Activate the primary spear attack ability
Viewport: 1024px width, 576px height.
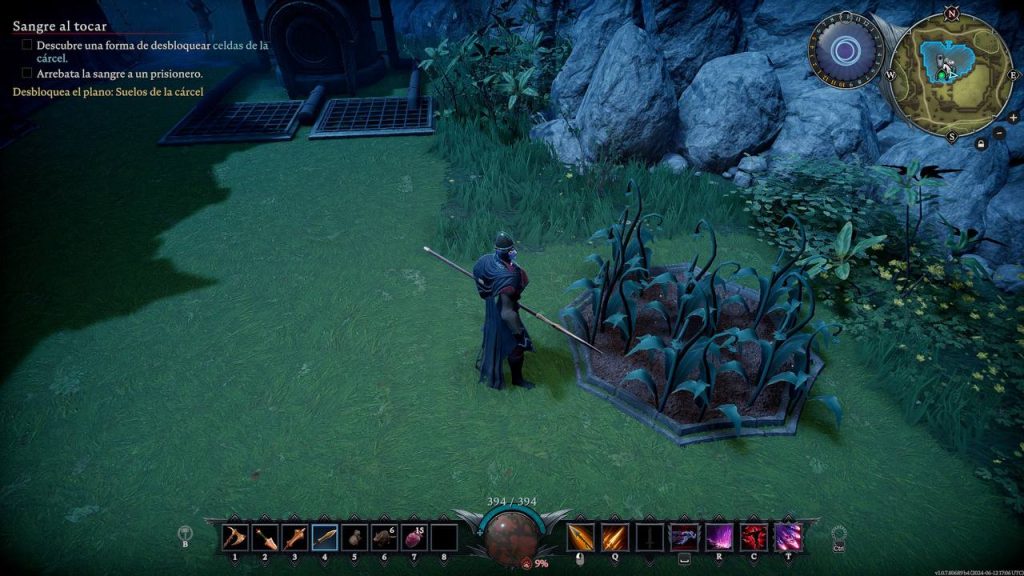pyautogui.click(x=581, y=537)
